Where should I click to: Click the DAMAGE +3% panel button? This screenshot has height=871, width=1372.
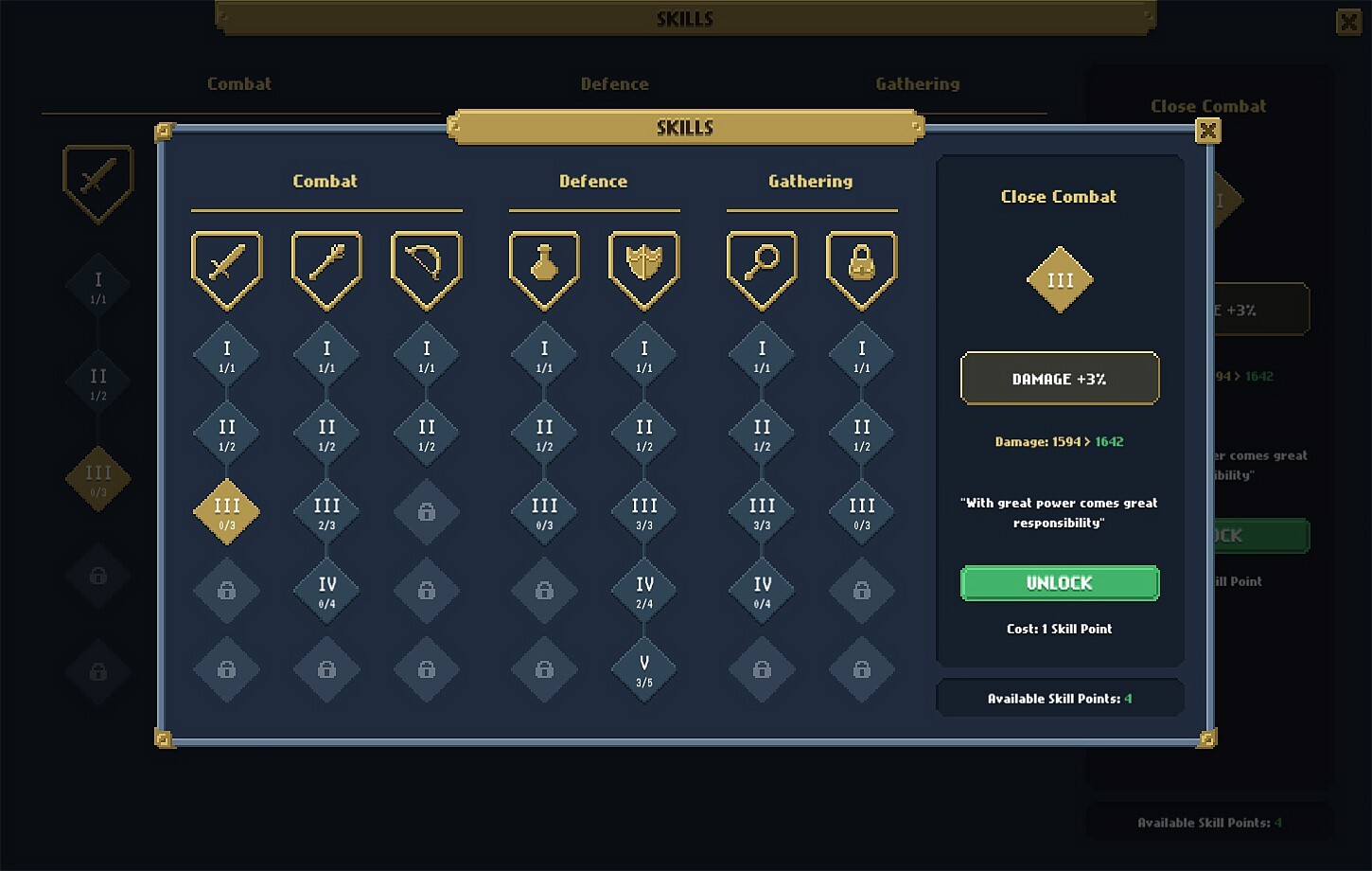pos(1059,378)
